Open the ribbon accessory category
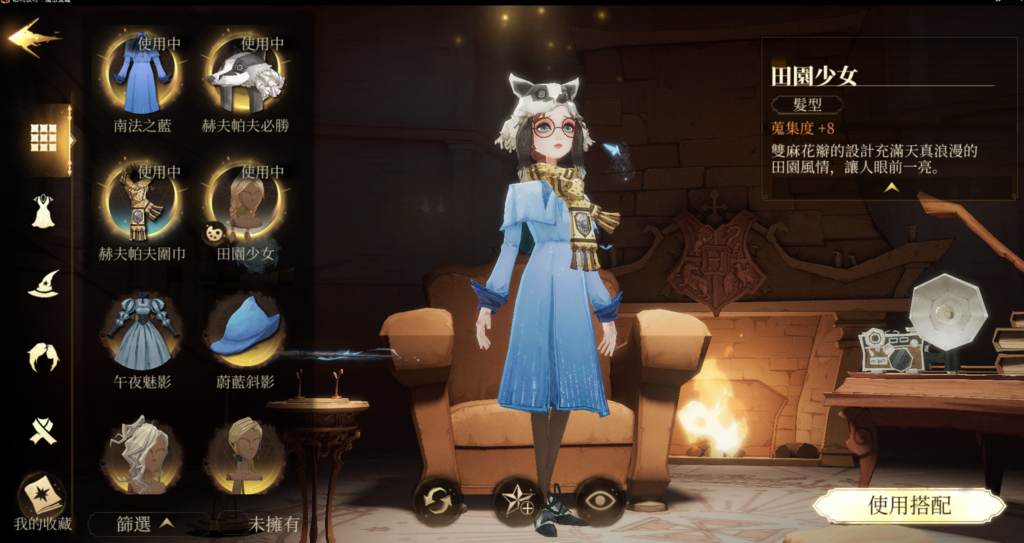 click(x=43, y=430)
